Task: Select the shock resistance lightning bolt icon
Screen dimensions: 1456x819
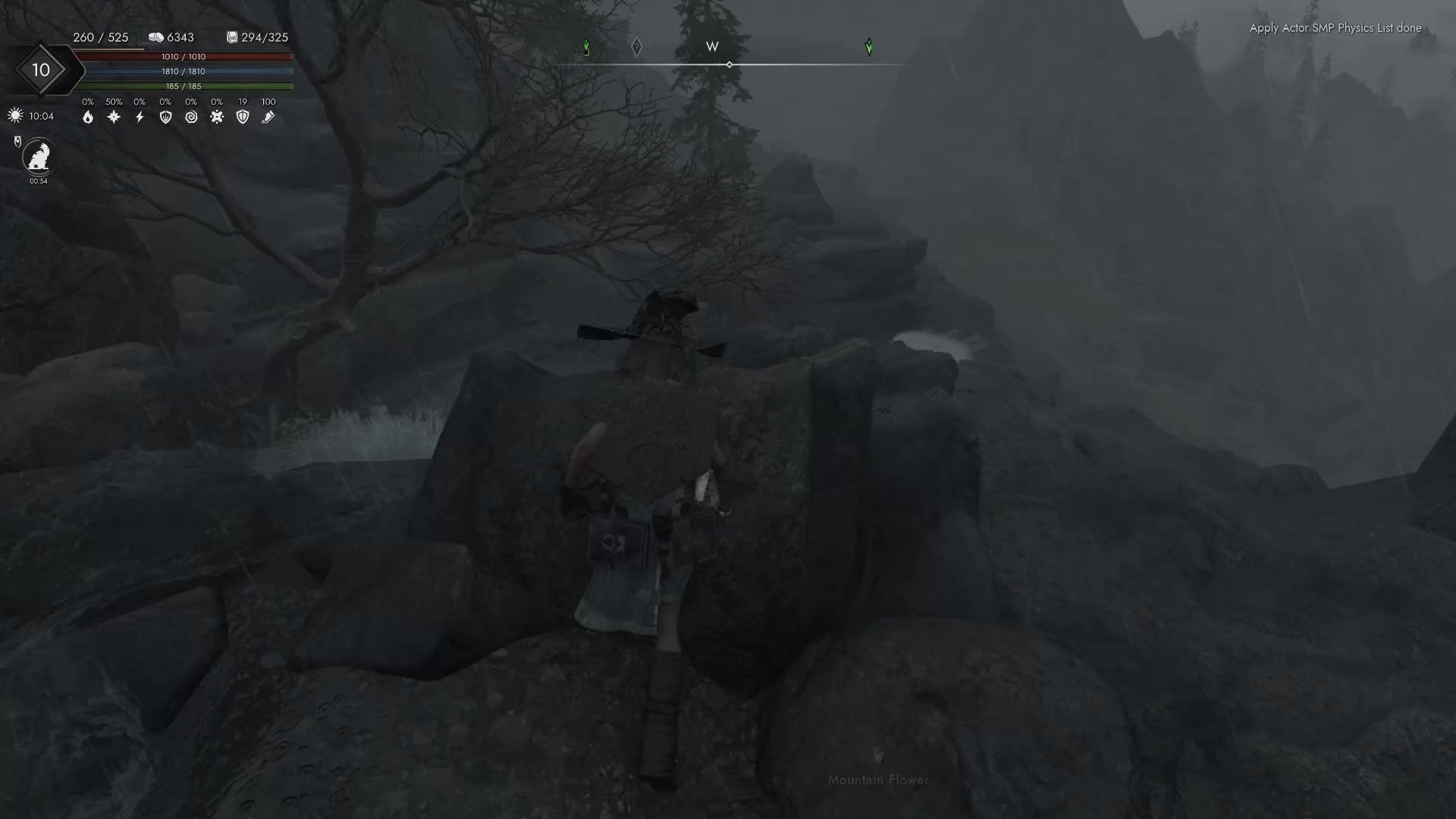Action: (x=140, y=117)
